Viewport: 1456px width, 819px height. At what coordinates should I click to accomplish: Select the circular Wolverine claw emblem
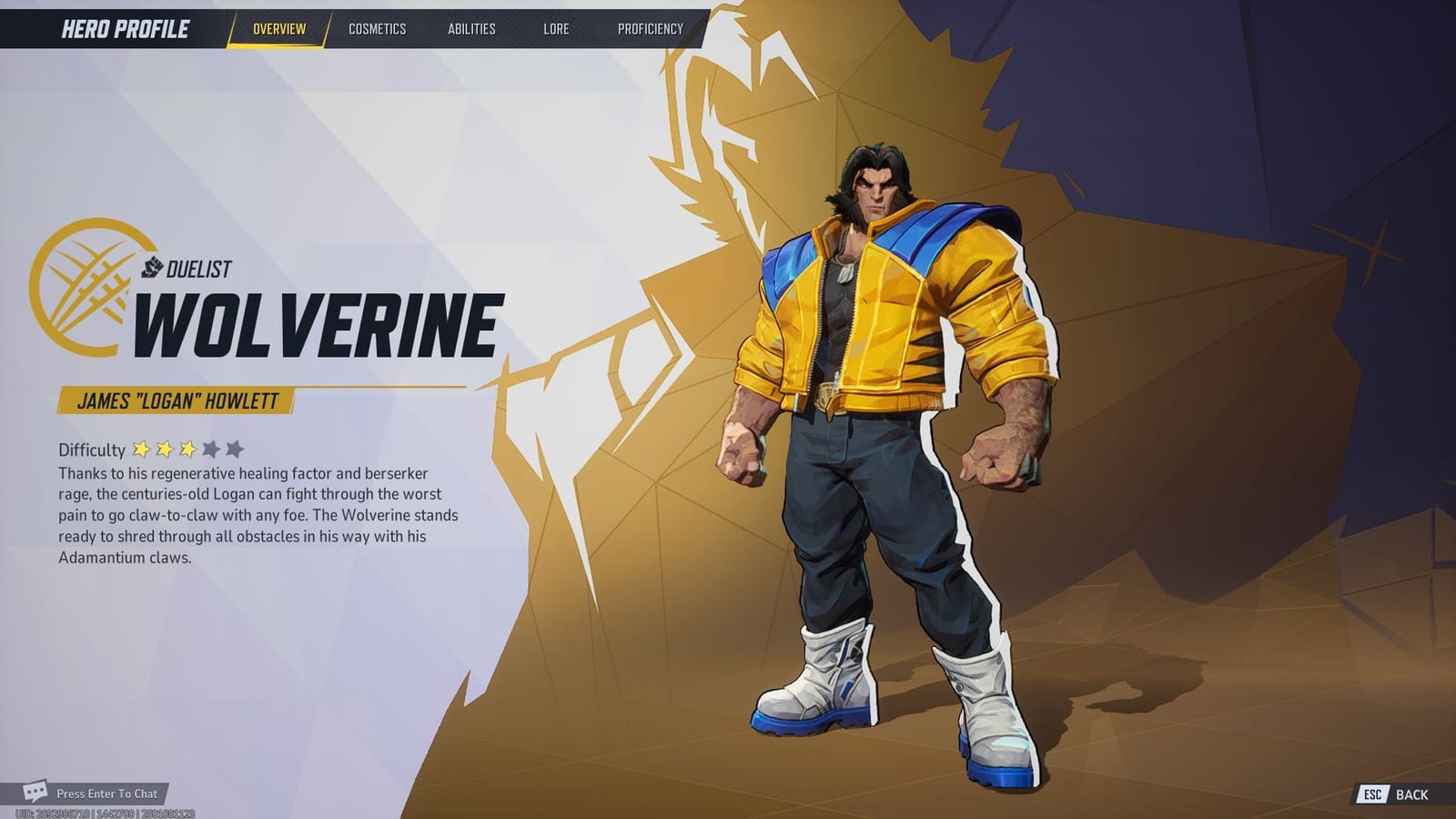[x=87, y=287]
